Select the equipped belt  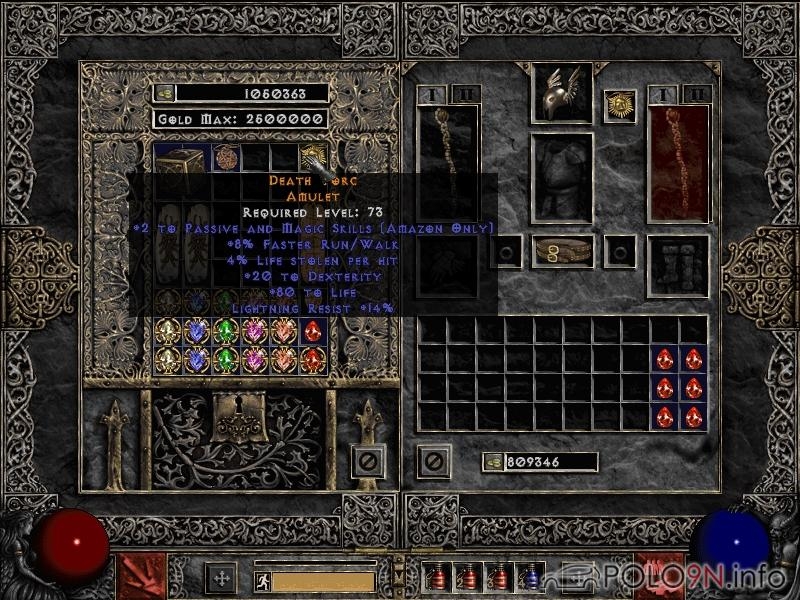pos(561,251)
